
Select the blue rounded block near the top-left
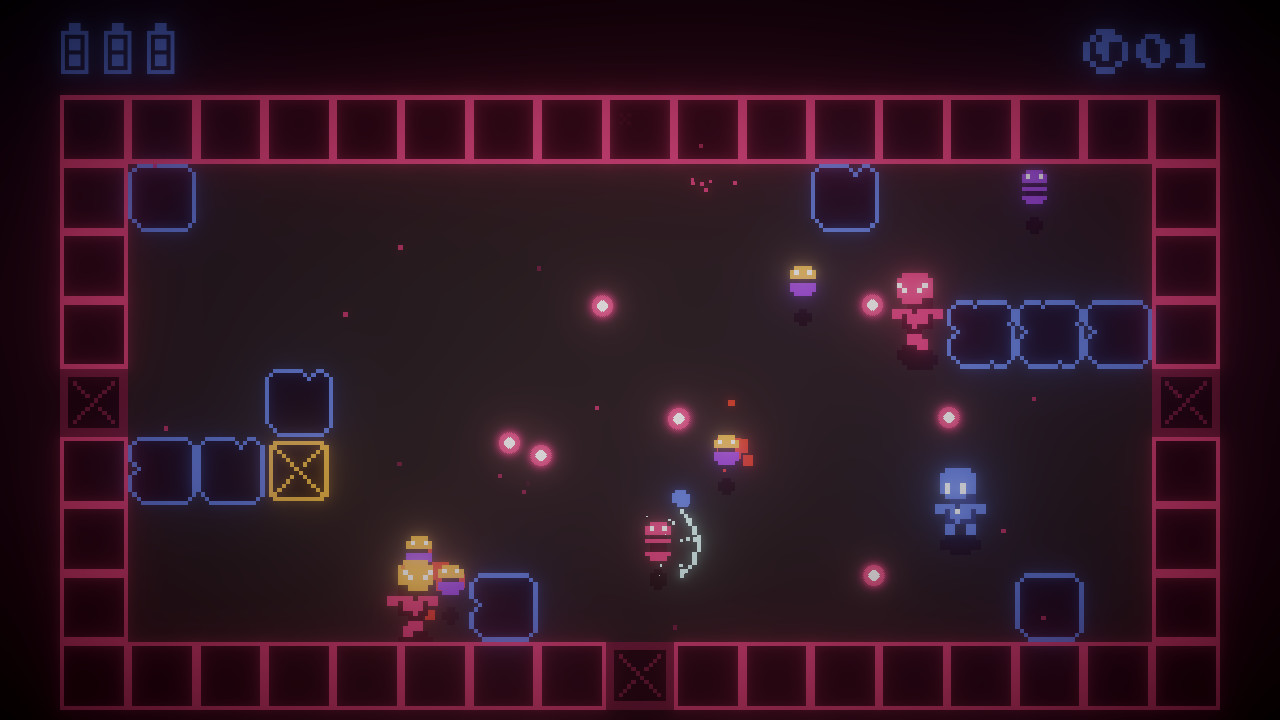pos(163,197)
